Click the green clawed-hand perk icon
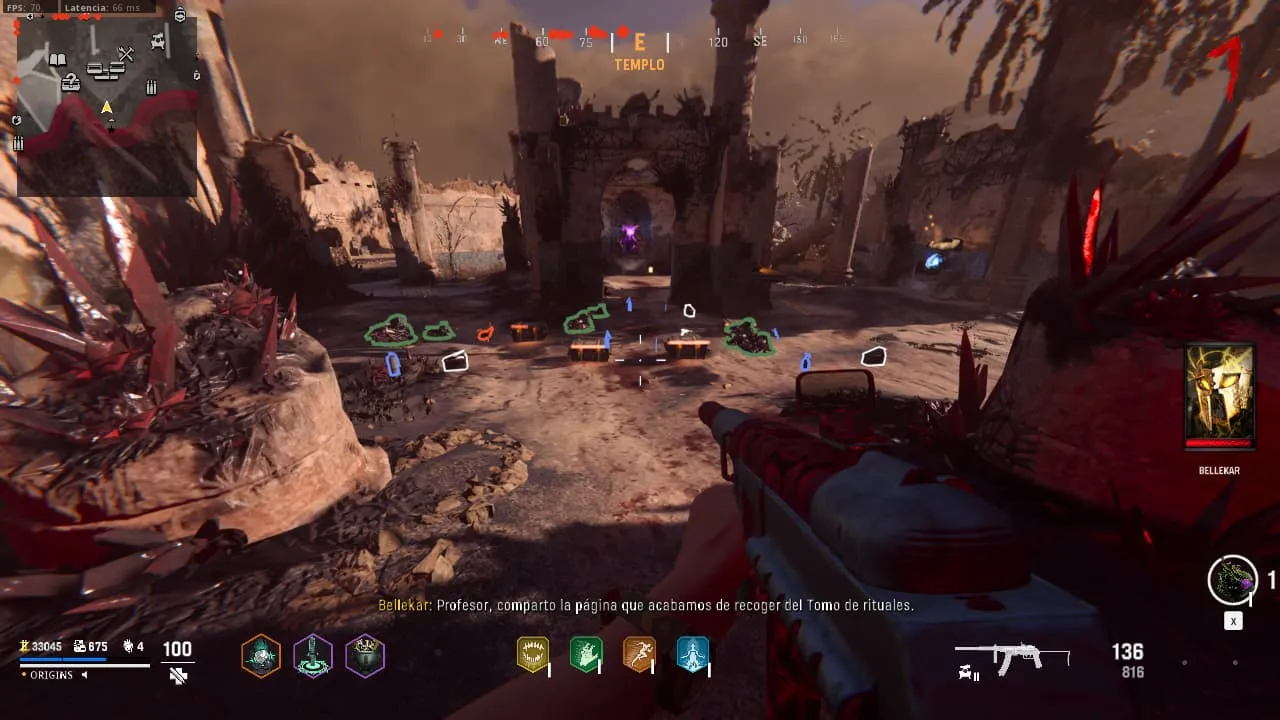1280x720 pixels. tap(585, 655)
